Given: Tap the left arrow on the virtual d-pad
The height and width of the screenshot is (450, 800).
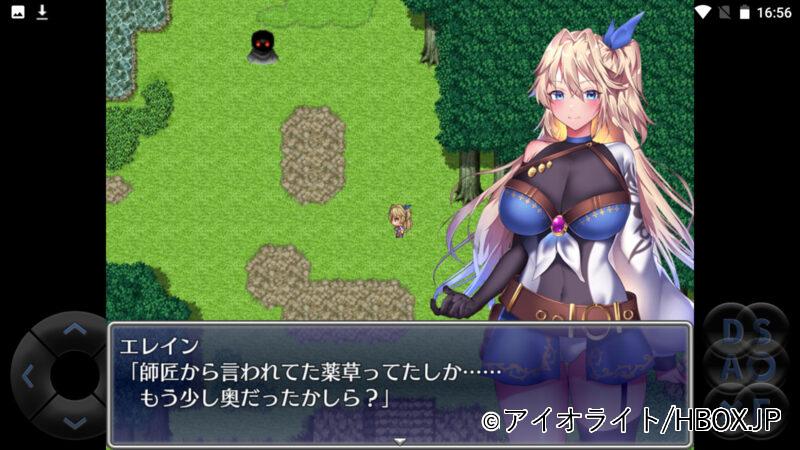Looking at the screenshot, I should (x=27, y=376).
